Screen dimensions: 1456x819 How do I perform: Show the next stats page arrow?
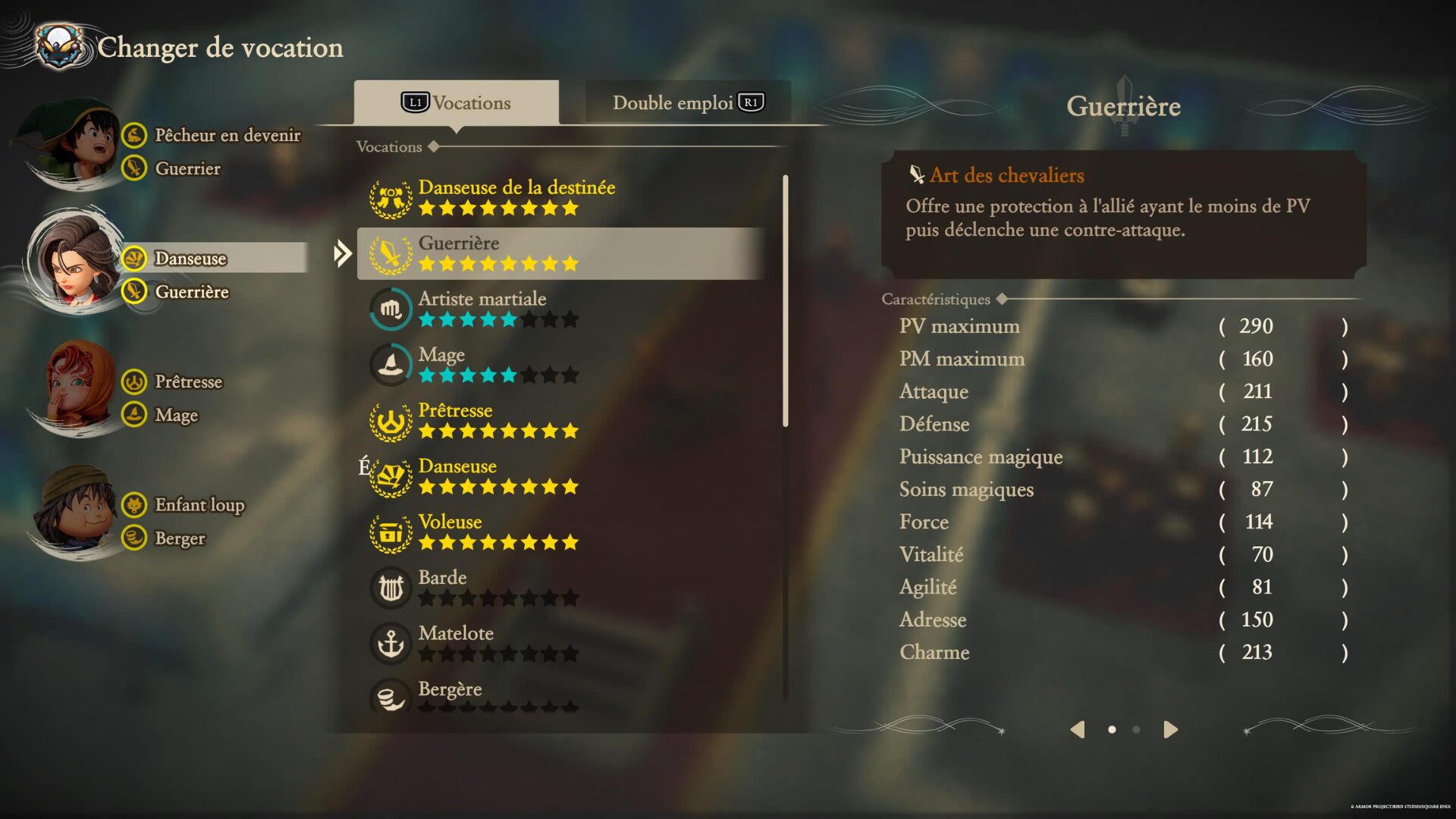[1171, 730]
